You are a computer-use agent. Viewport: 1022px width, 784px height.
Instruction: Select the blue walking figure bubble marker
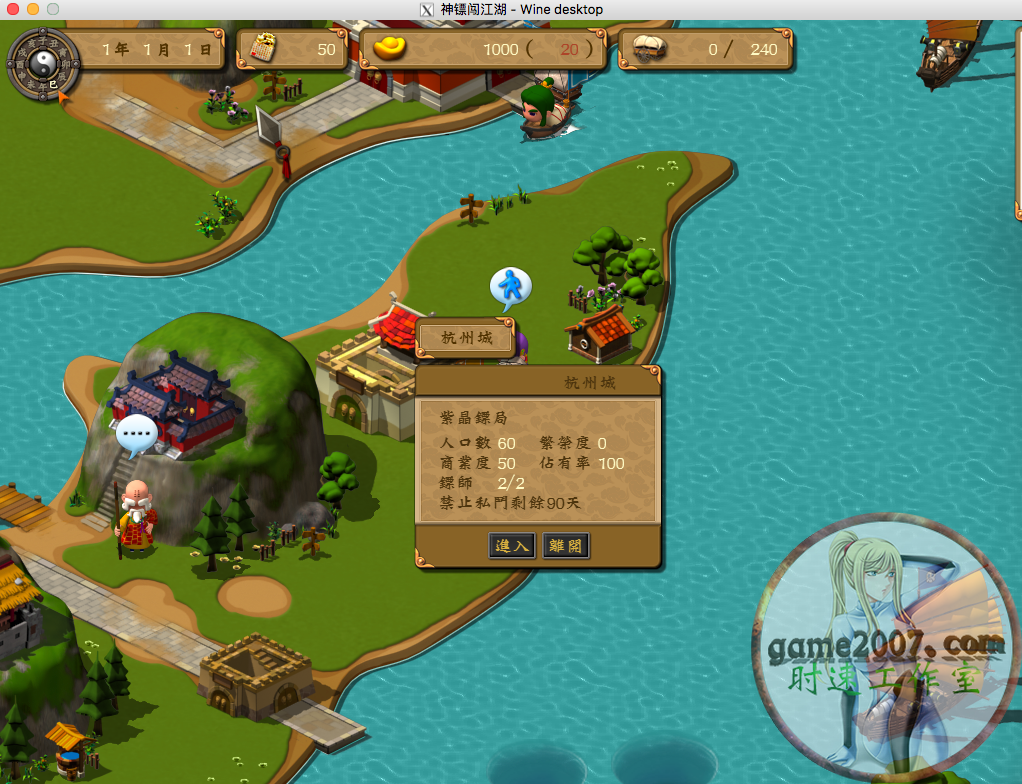(510, 287)
